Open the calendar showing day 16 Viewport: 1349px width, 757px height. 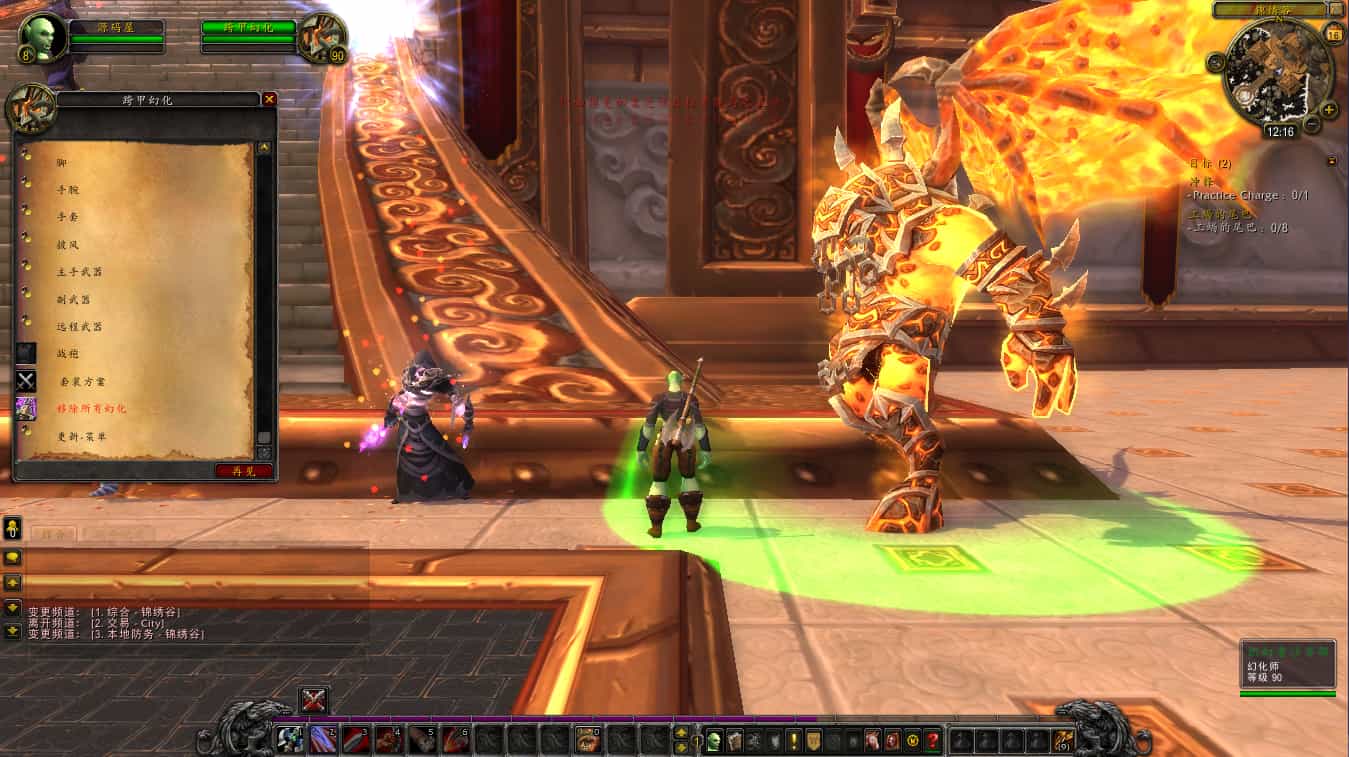point(1333,35)
